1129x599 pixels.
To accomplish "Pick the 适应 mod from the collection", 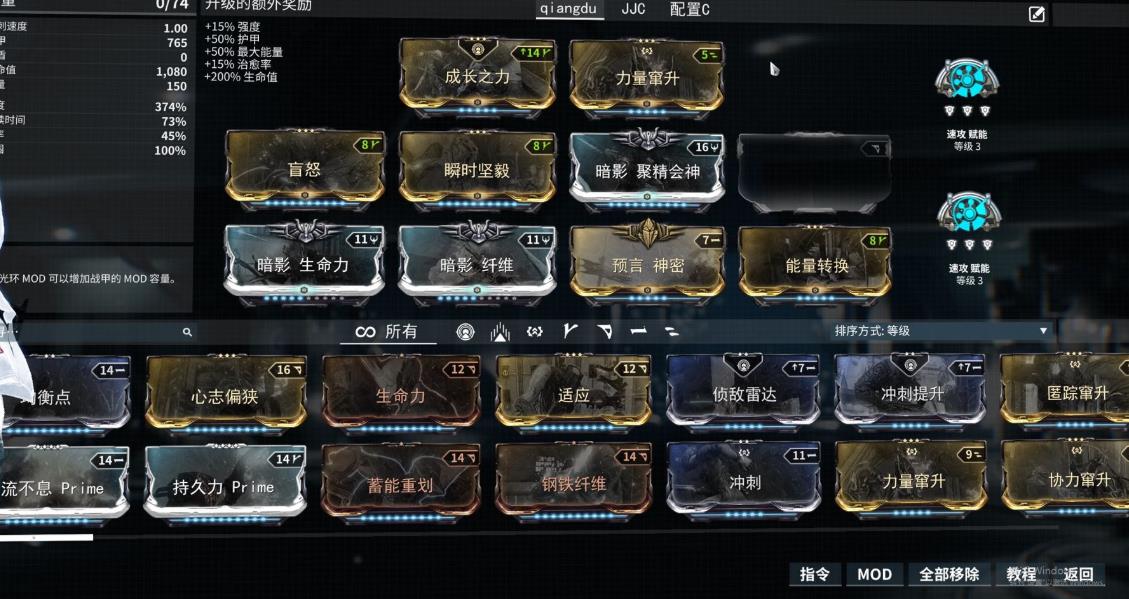I will 573,394.
